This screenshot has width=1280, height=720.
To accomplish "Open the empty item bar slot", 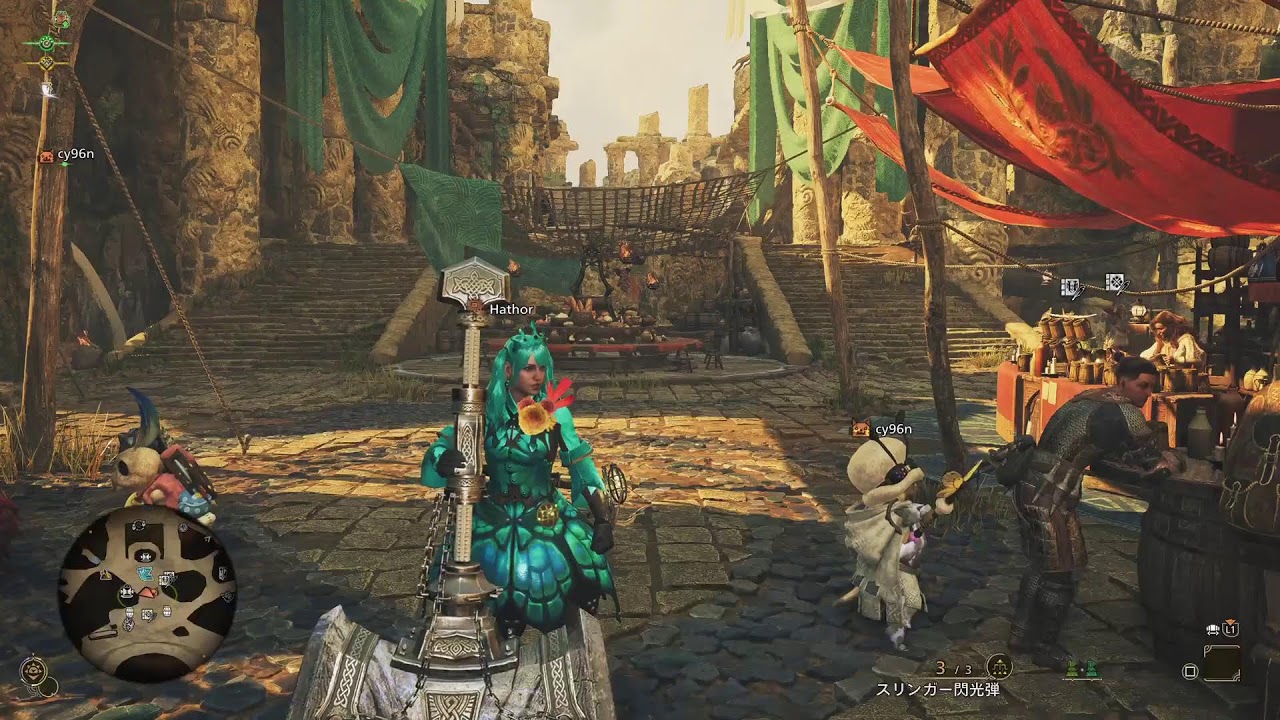I will click(x=1221, y=663).
